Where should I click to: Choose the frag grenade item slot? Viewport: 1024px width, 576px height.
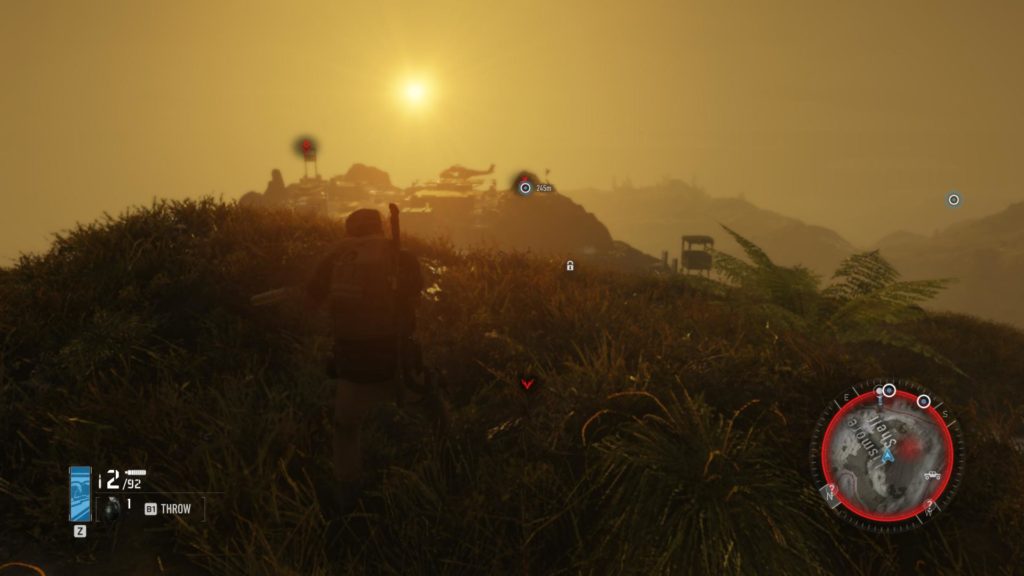click(111, 508)
